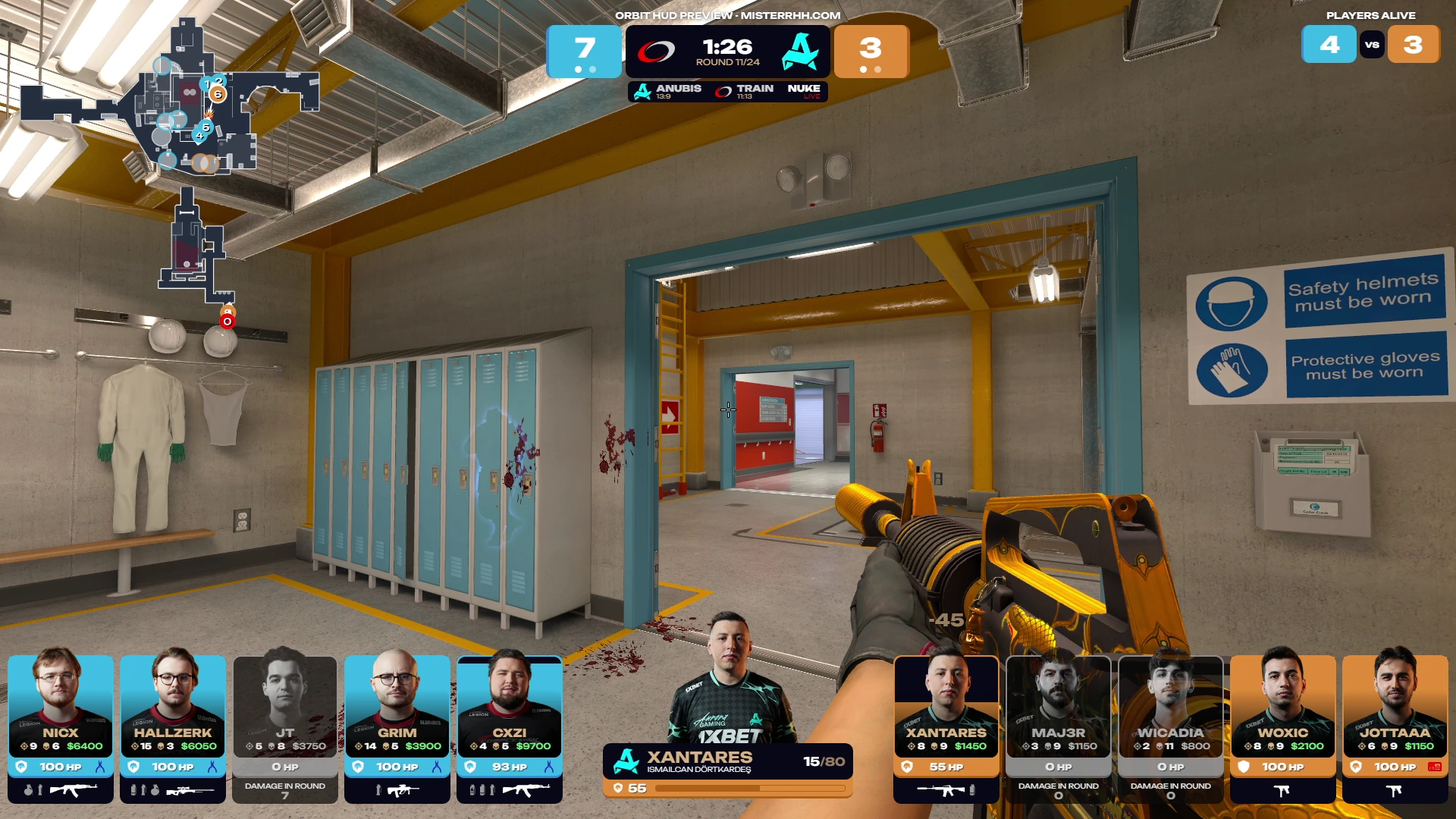Viewport: 1456px width, 819px height.
Task: Select GRIM's player card
Action: (397, 726)
